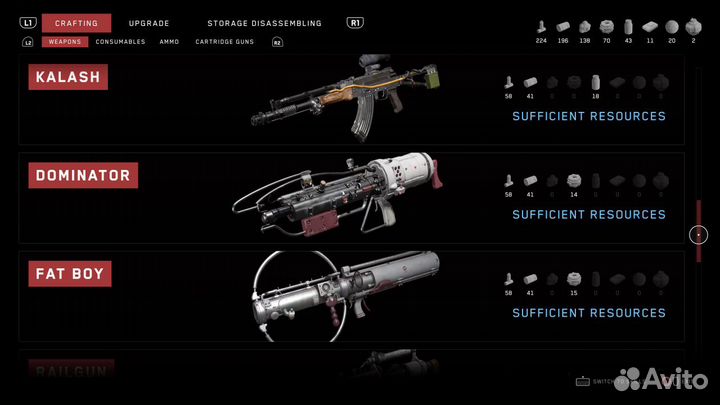
Task: Switch to the Crafting tab
Action: (x=76, y=23)
